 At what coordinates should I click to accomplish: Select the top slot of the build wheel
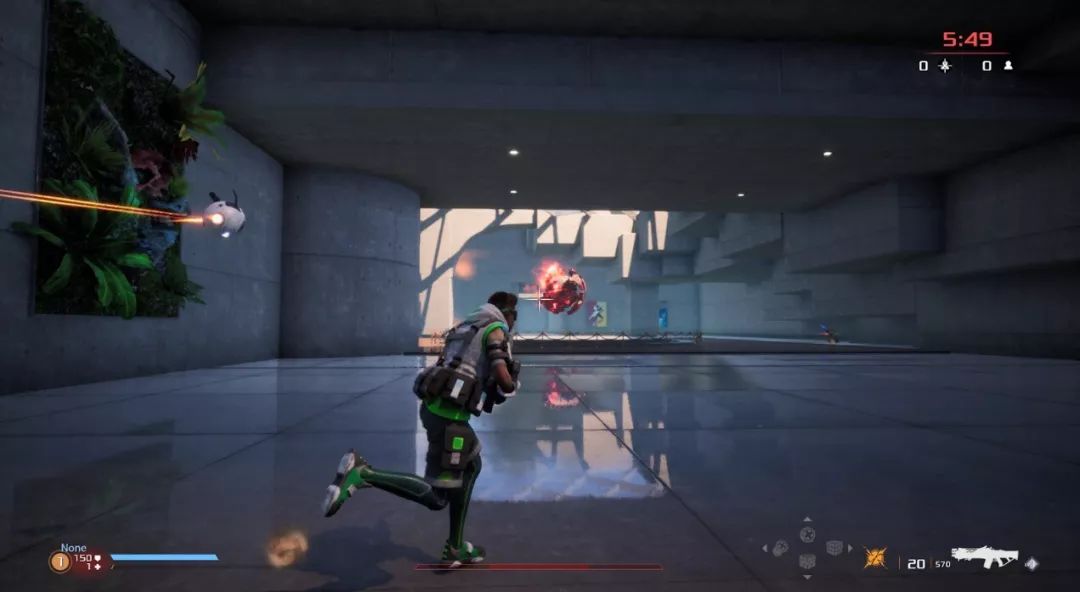[807, 533]
